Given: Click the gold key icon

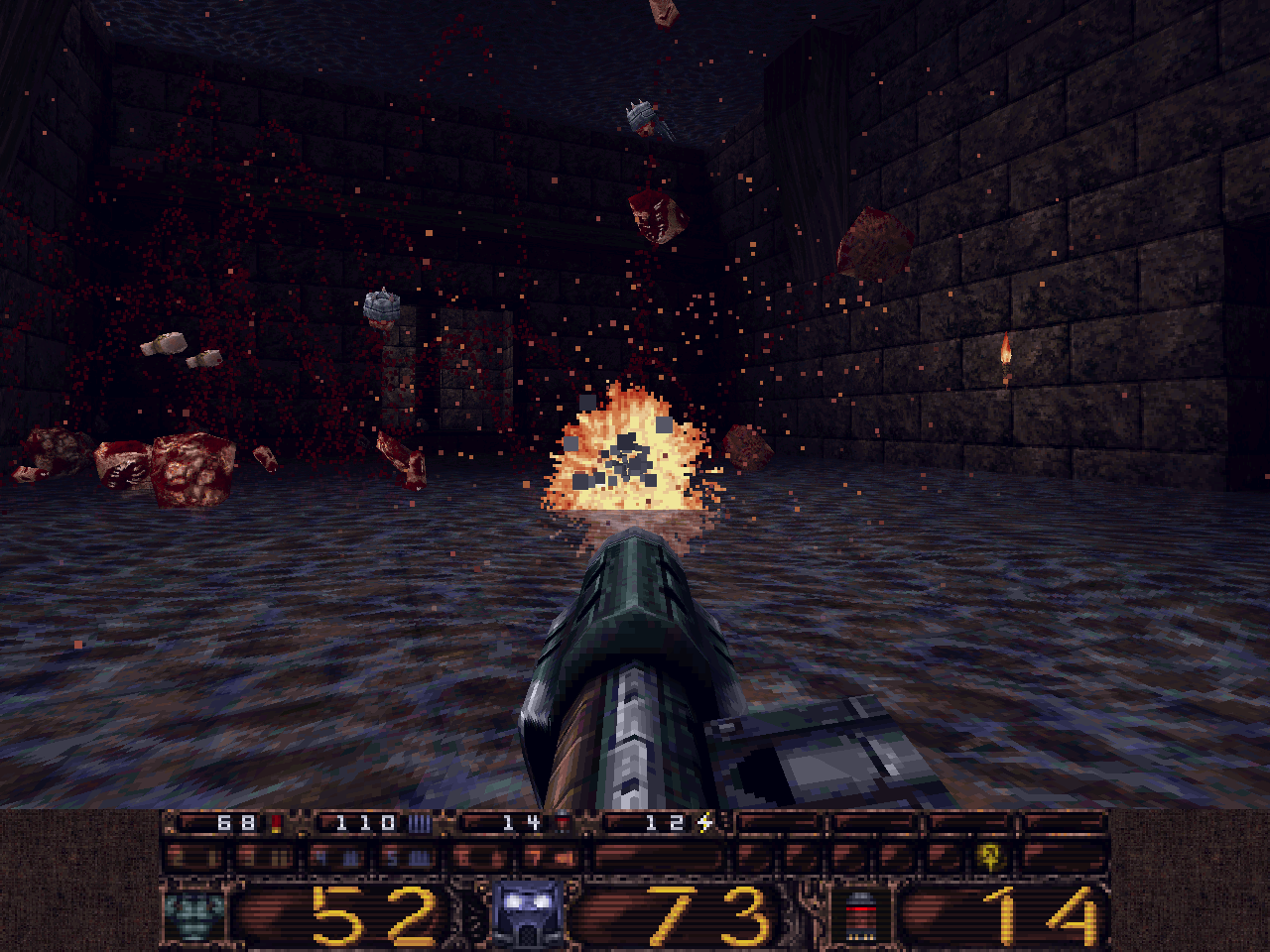Looking at the screenshot, I should (988, 855).
